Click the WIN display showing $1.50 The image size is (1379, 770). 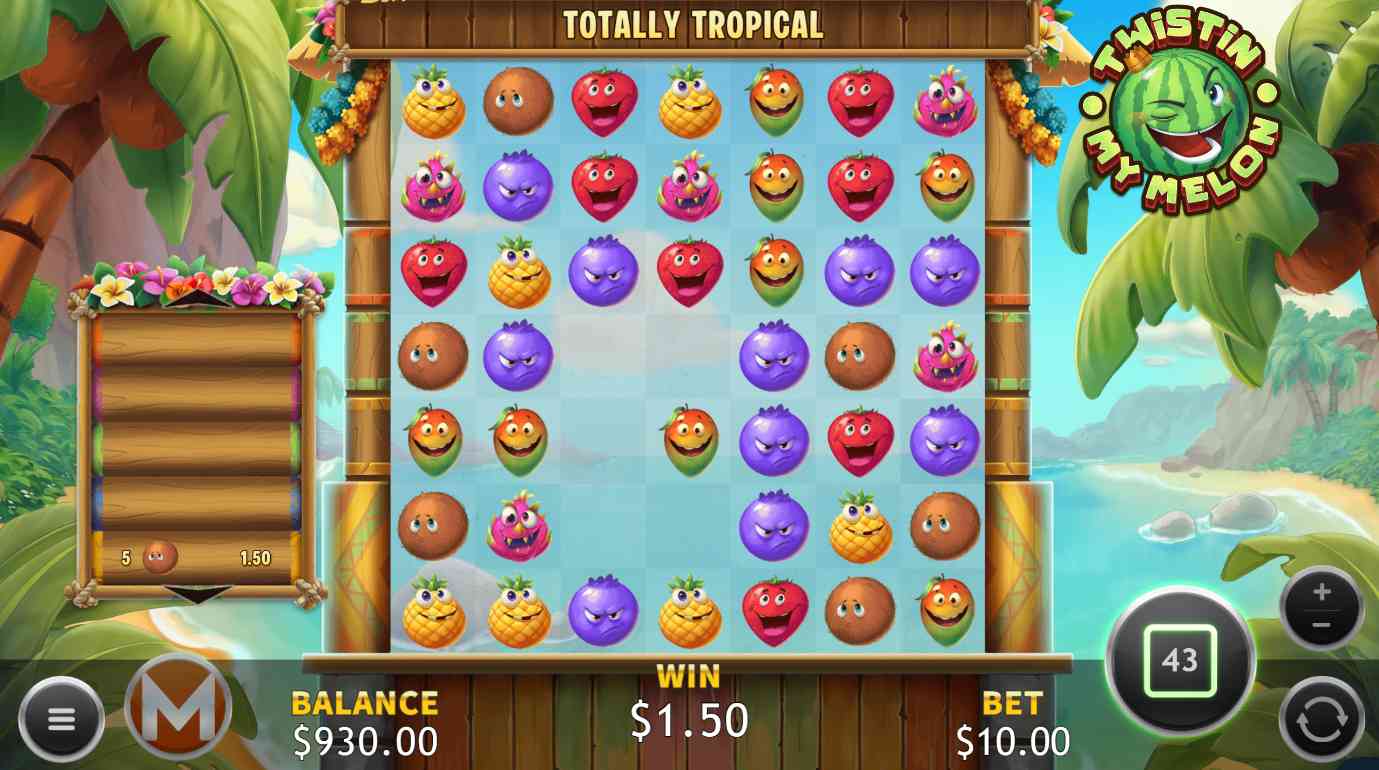click(689, 717)
